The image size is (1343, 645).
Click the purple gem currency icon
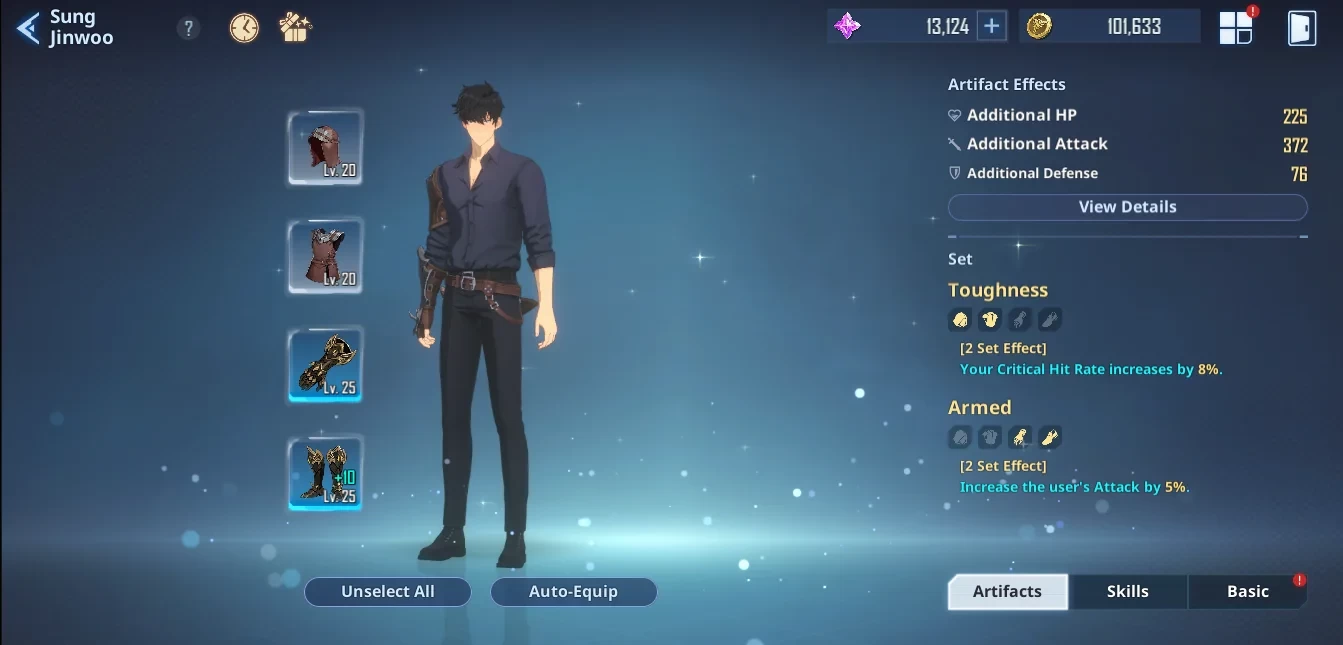(x=847, y=27)
